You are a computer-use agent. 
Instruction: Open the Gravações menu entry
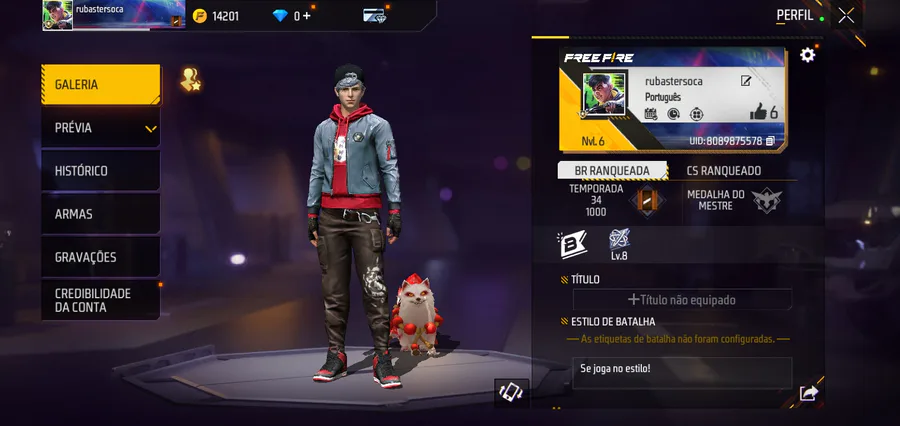pyautogui.click(x=100, y=257)
